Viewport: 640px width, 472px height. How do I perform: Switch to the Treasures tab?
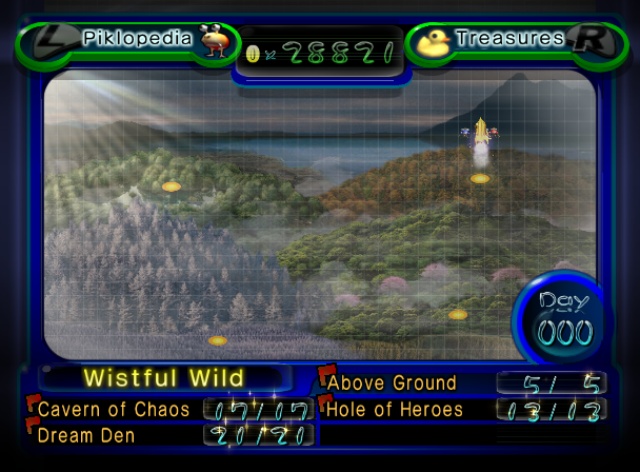[x=508, y=40]
